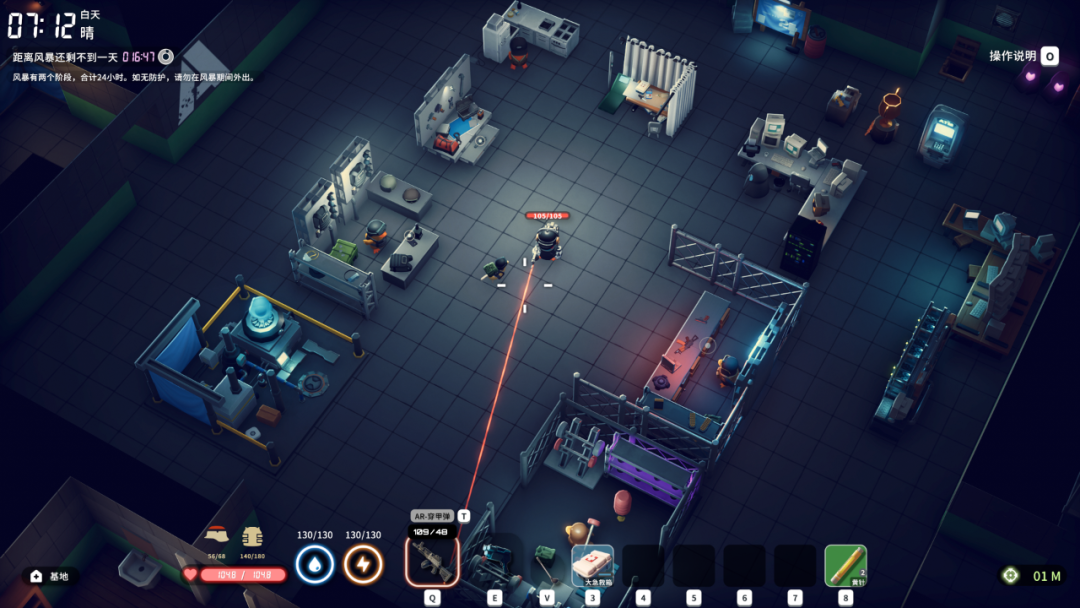This screenshot has height=608, width=1080.
Task: Click the target distance marker icon
Action: pos(1011,575)
